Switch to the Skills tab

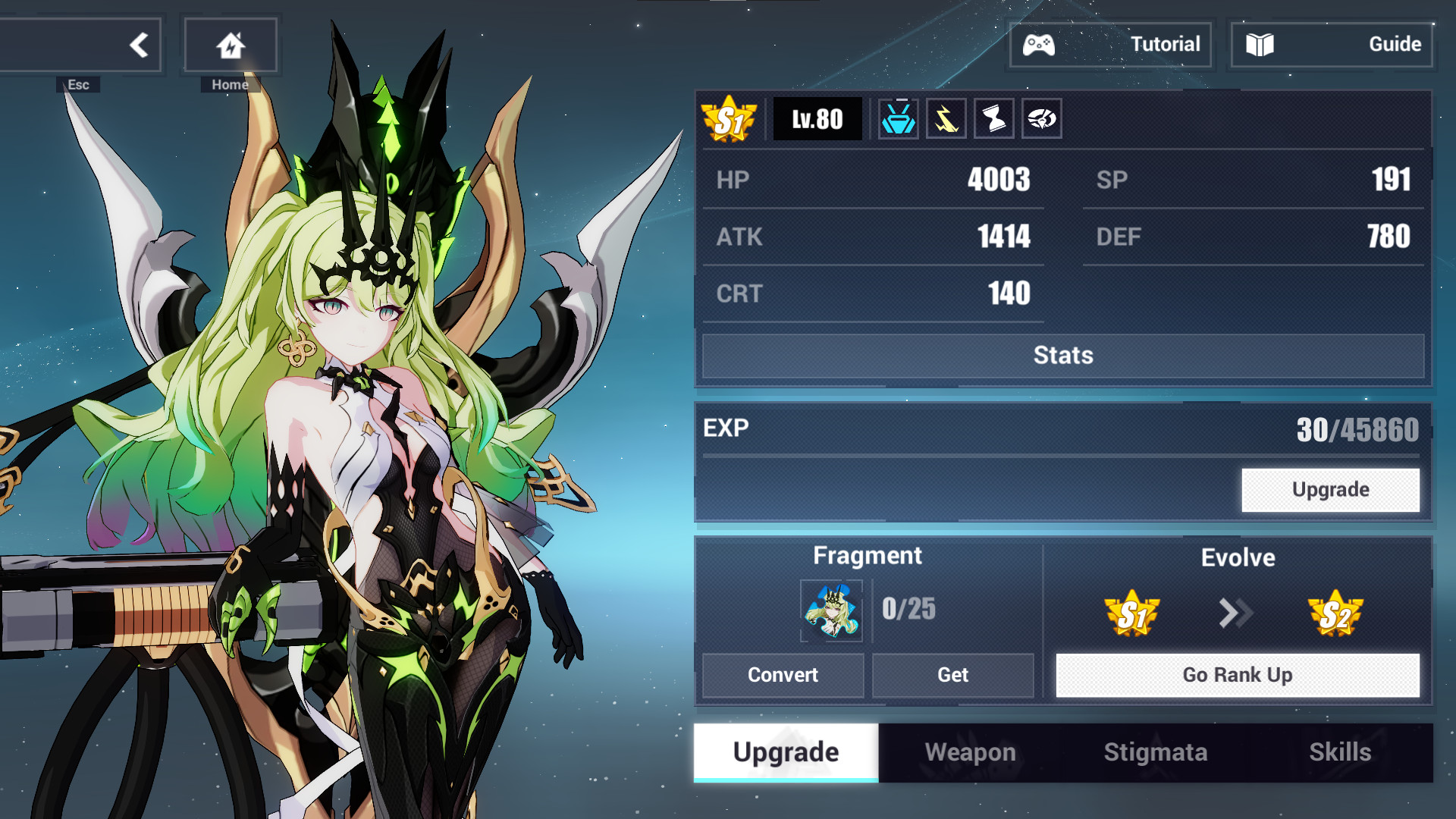pos(1341,752)
